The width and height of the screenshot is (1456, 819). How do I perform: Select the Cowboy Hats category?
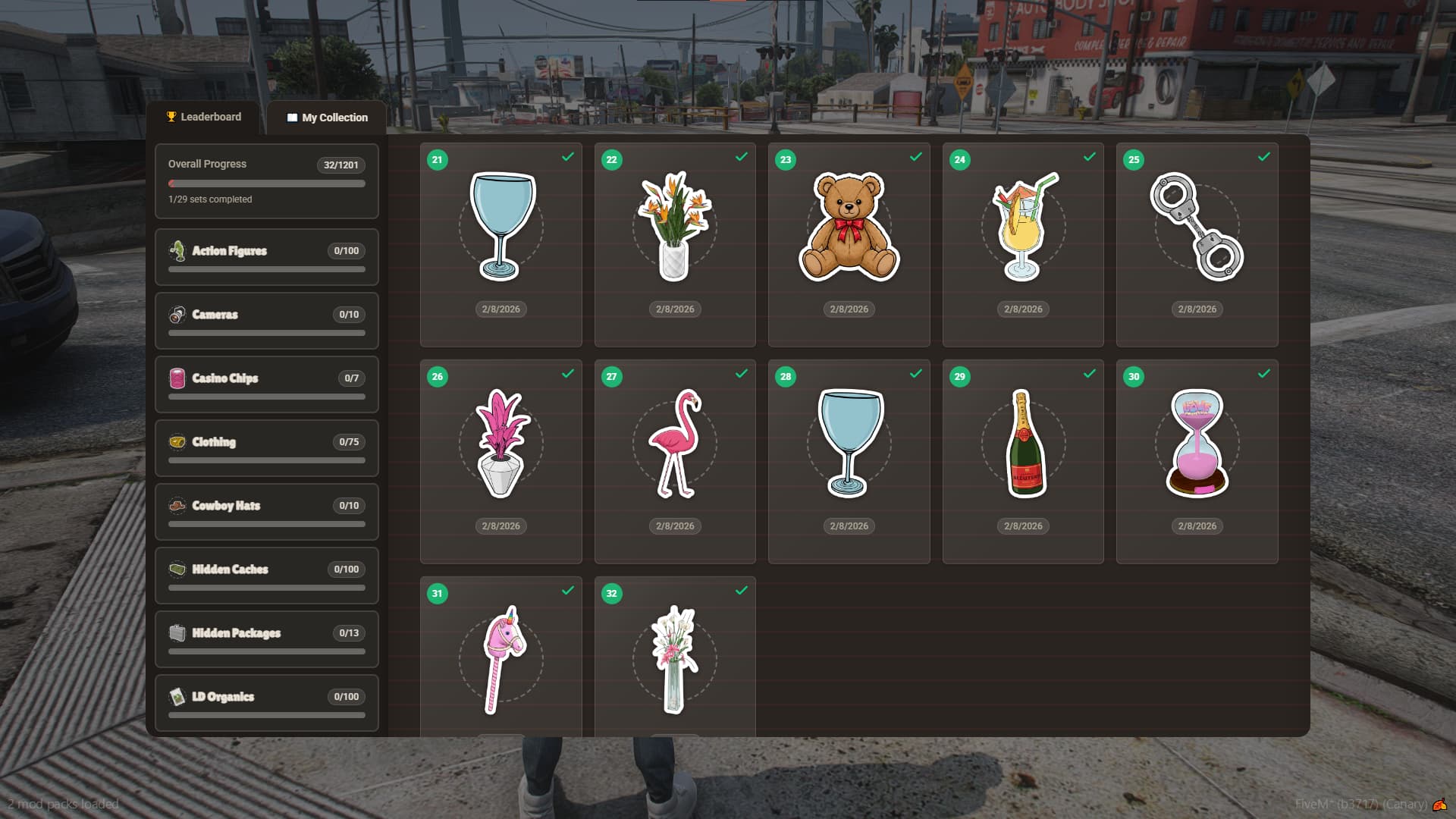tap(266, 512)
